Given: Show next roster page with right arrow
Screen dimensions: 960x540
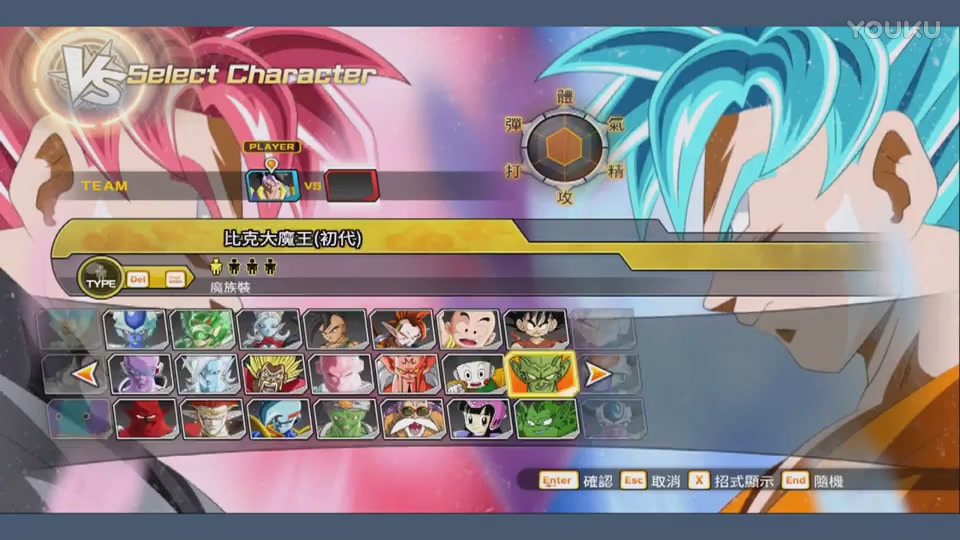Looking at the screenshot, I should coord(597,375).
